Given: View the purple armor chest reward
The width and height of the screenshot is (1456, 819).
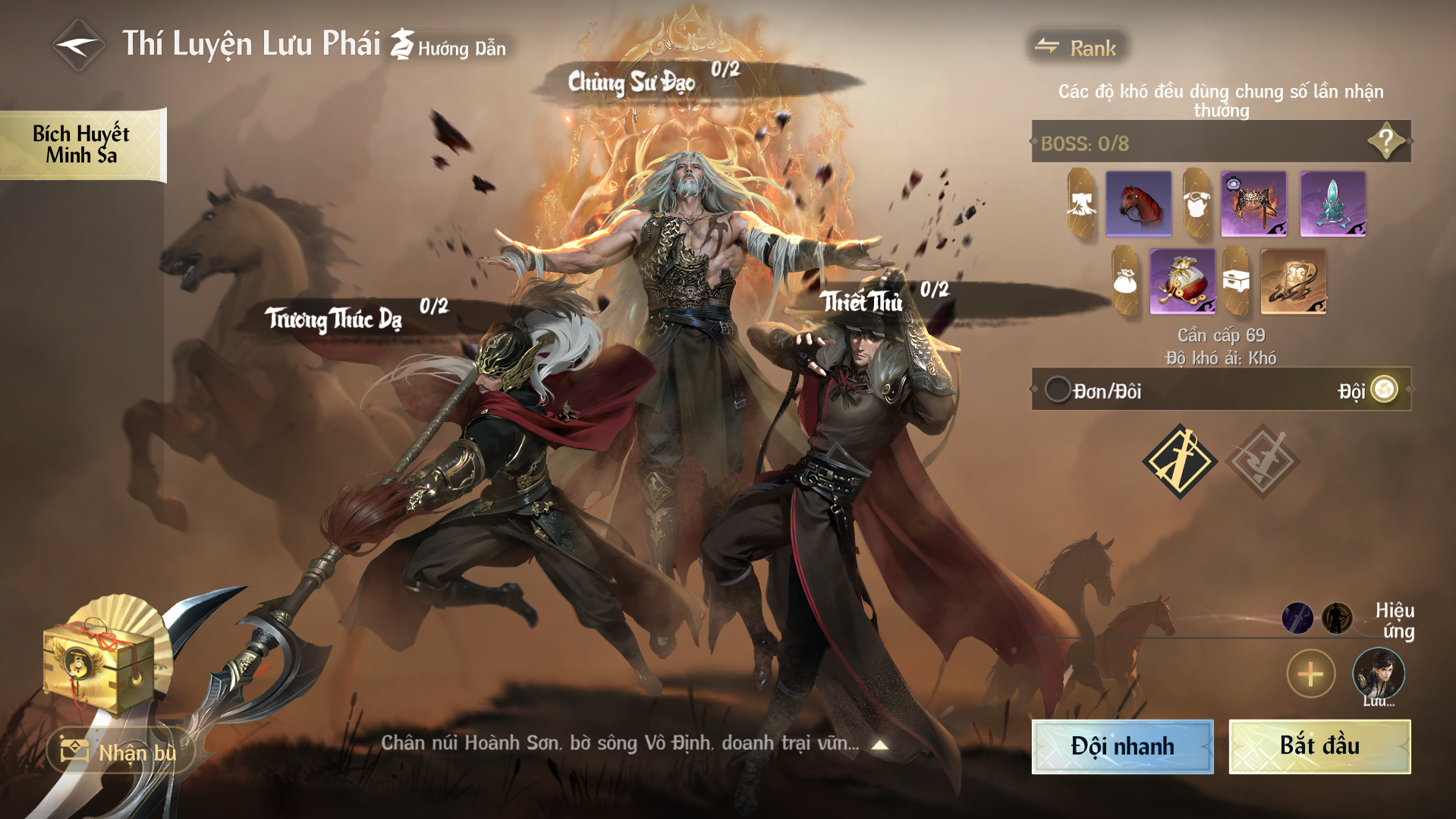Looking at the screenshot, I should point(1253,203).
